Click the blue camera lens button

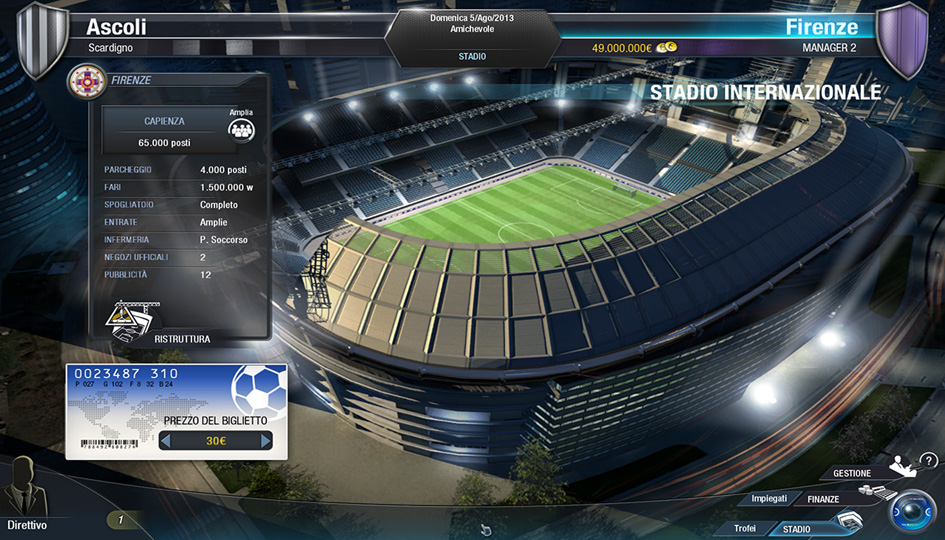911,511
